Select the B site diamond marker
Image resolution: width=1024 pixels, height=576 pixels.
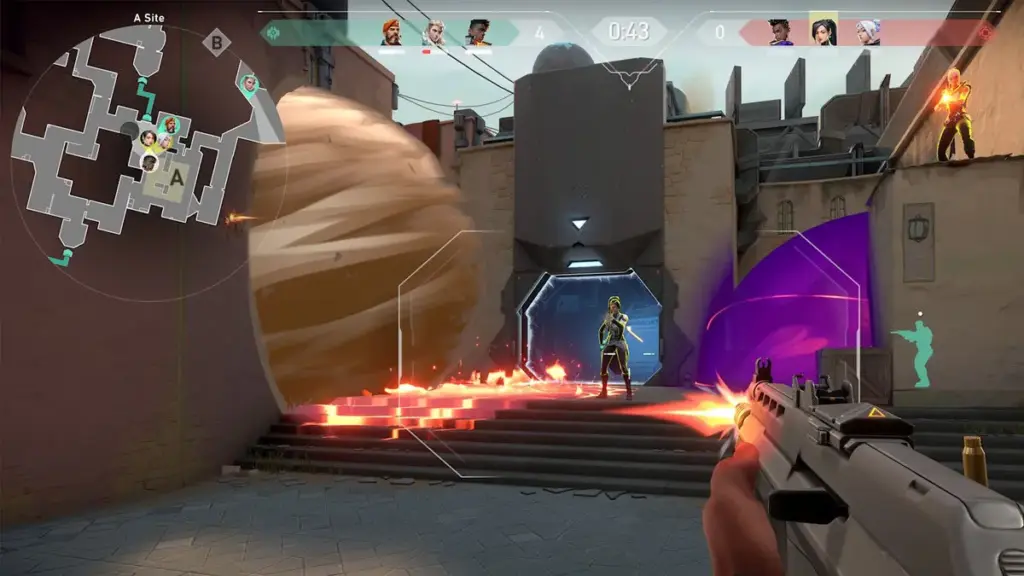coord(216,42)
